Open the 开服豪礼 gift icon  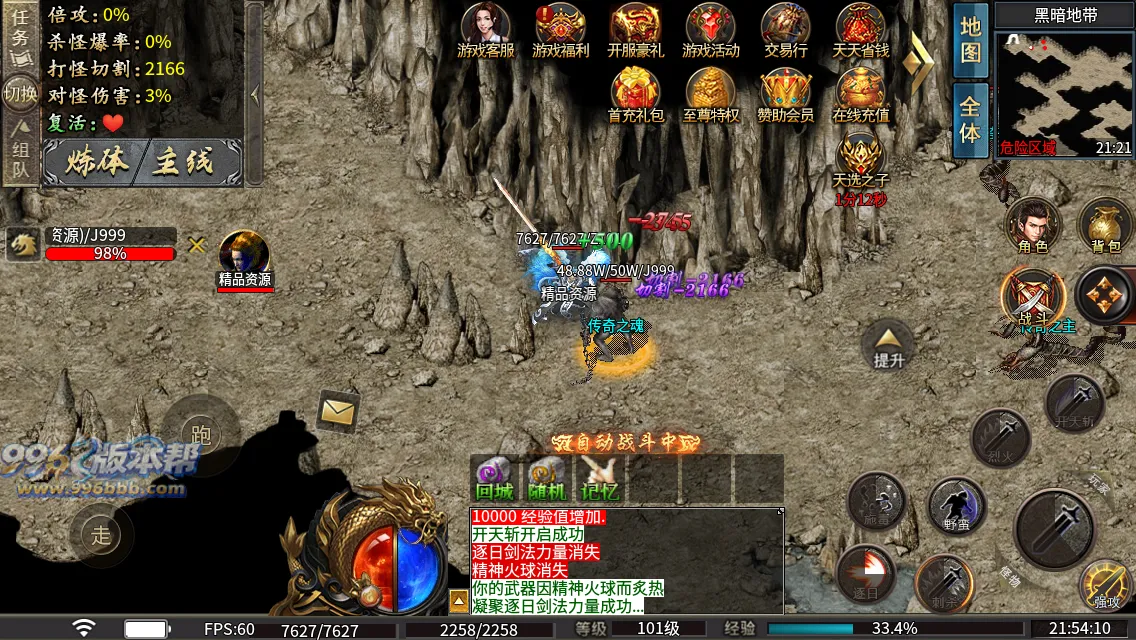[x=635, y=27]
